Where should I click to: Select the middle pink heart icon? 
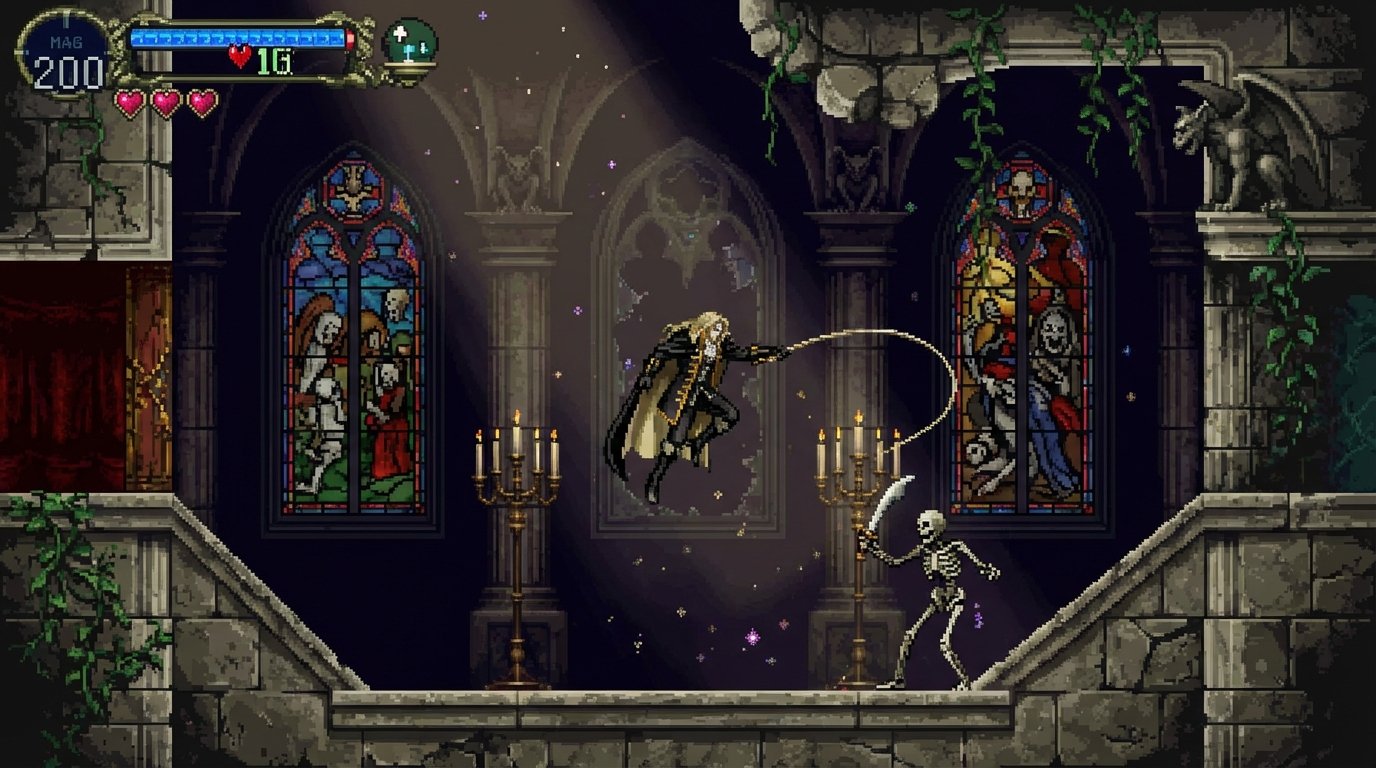(x=164, y=104)
